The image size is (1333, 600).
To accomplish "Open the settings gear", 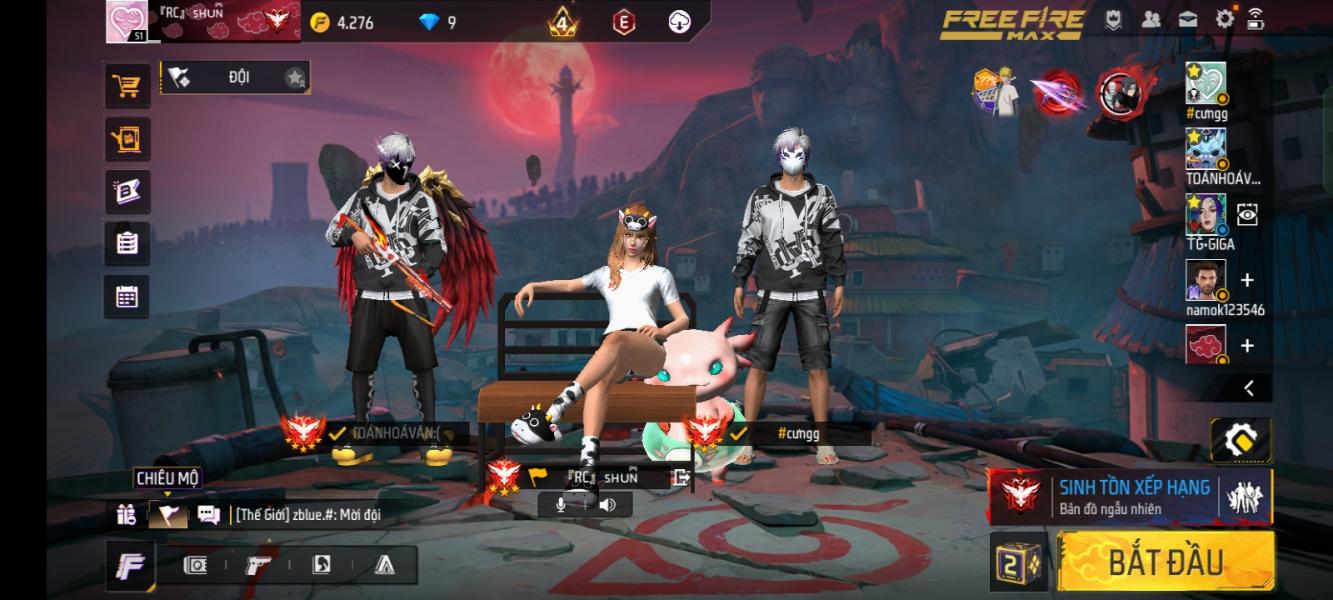I will (x=1224, y=19).
